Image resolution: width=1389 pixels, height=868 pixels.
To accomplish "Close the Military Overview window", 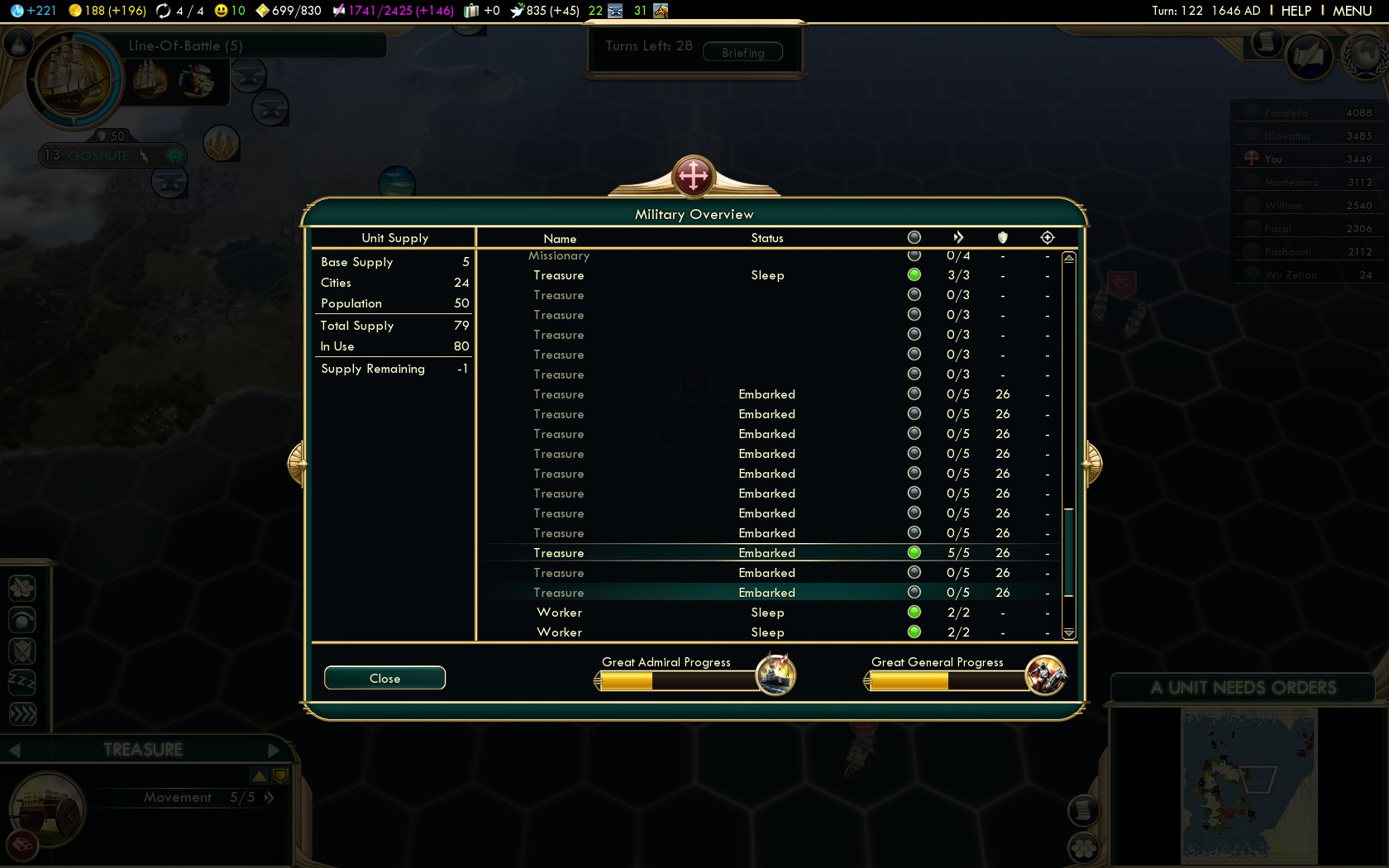I will tap(384, 678).
